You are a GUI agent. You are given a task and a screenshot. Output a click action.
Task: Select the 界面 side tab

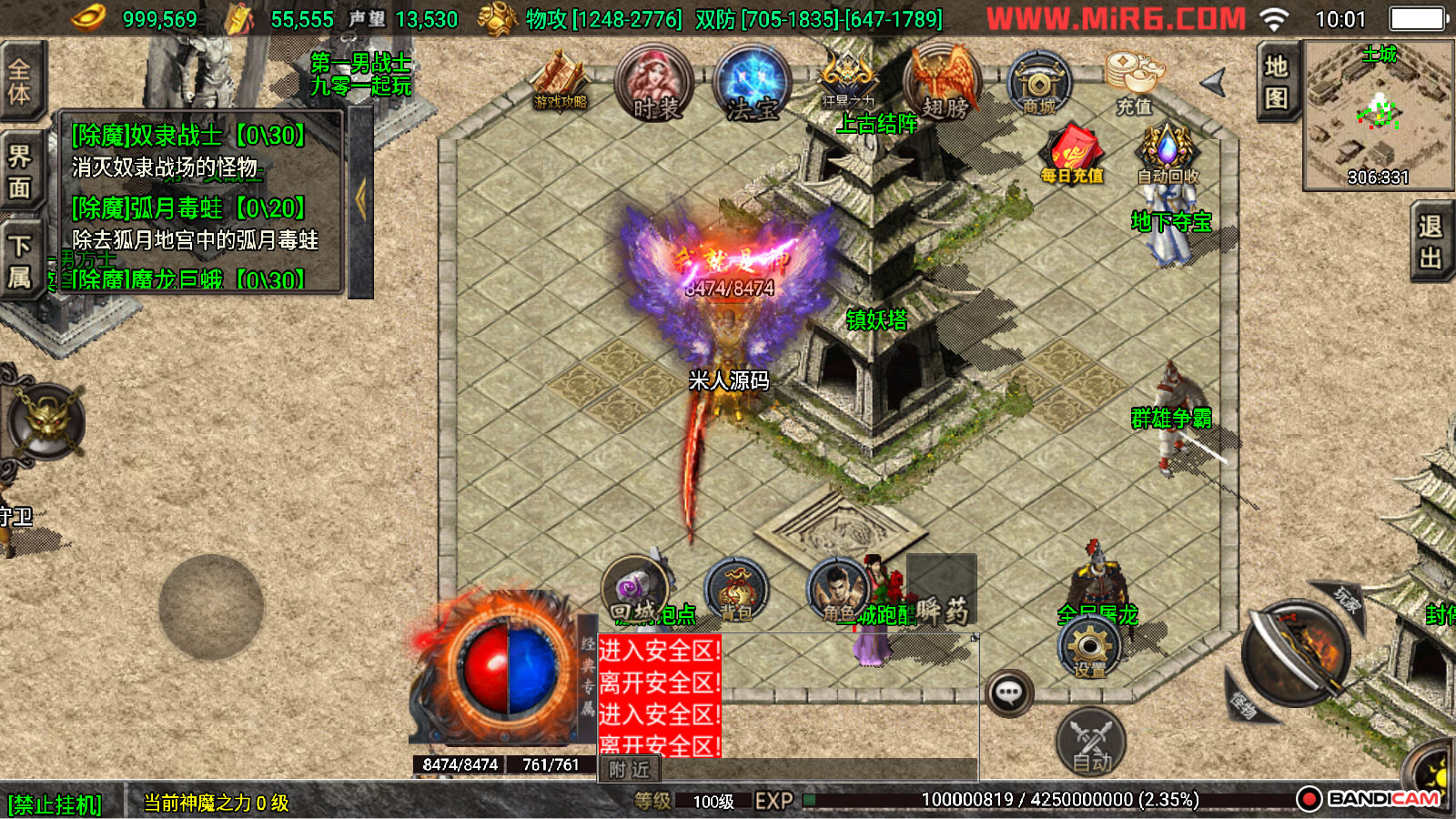pyautogui.click(x=20, y=172)
